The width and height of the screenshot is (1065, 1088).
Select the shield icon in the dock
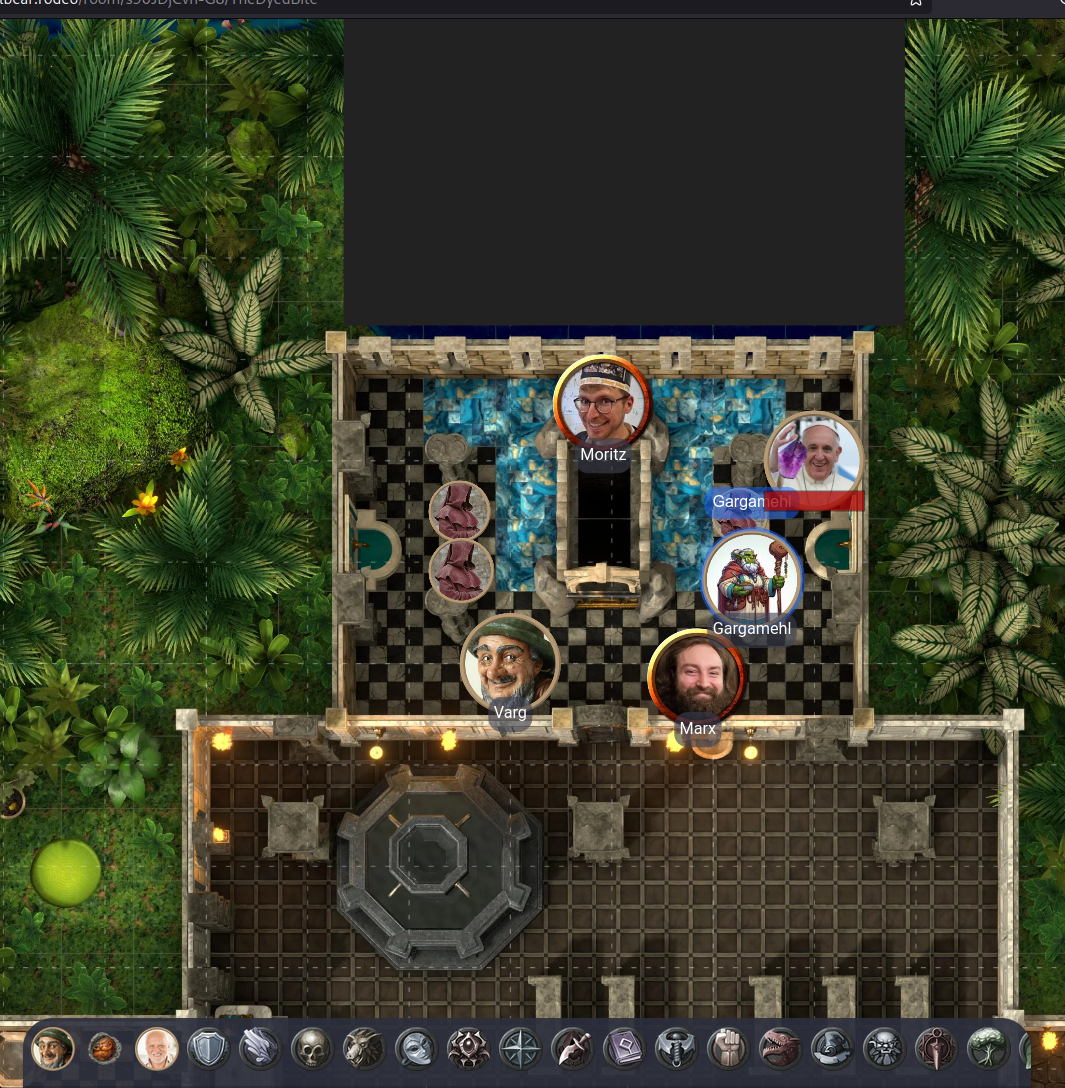pyautogui.click(x=209, y=1049)
